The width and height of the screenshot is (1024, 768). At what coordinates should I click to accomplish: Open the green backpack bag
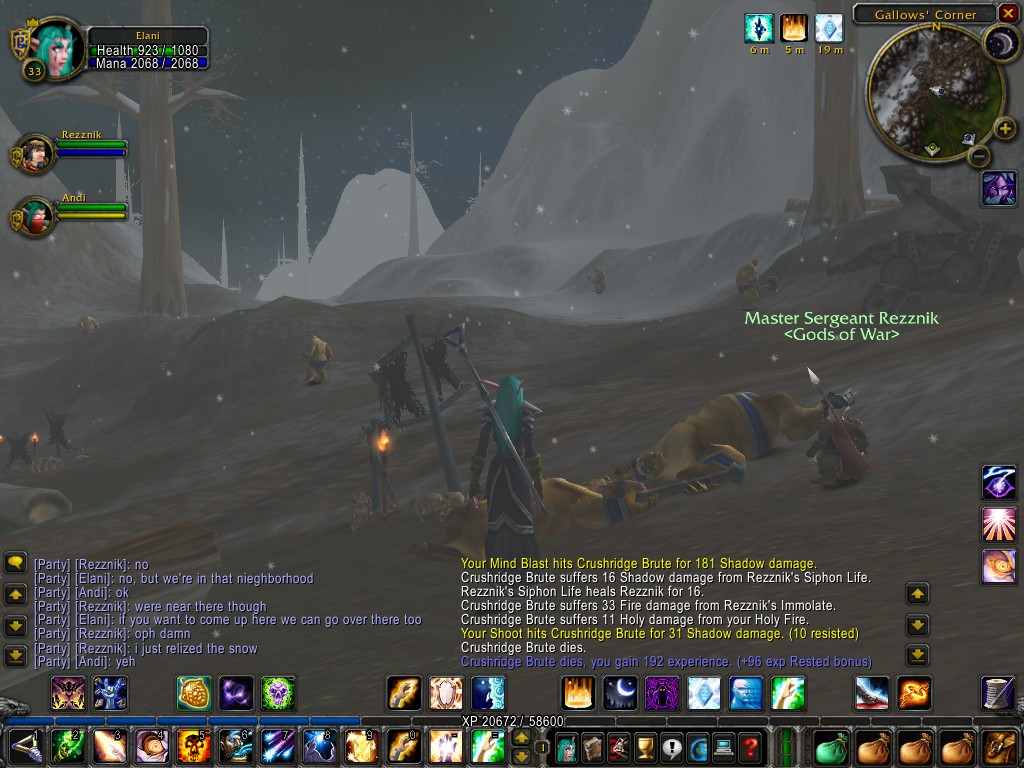pyautogui.click(x=832, y=747)
